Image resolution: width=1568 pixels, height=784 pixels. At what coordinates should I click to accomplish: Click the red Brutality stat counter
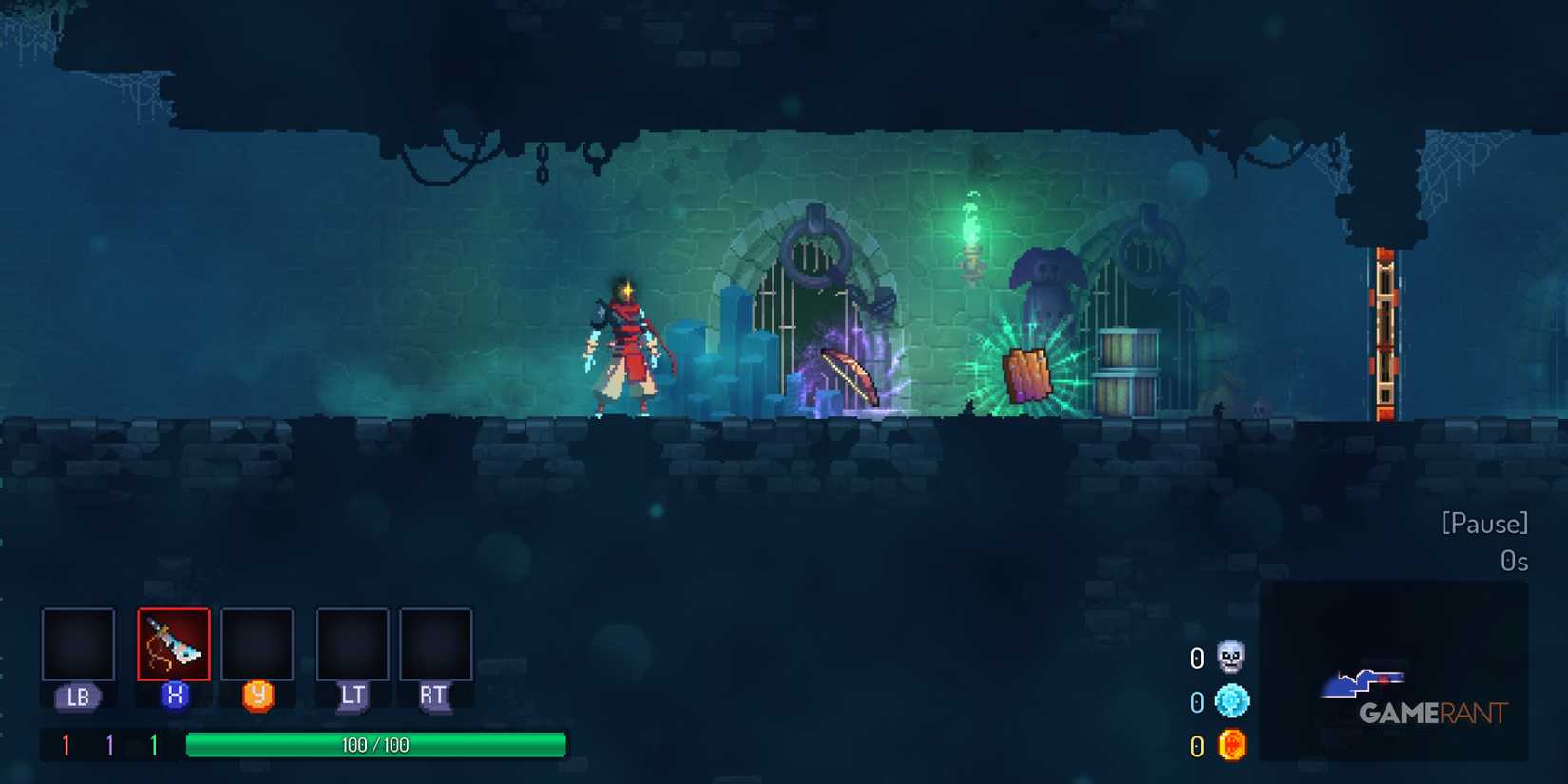65,745
